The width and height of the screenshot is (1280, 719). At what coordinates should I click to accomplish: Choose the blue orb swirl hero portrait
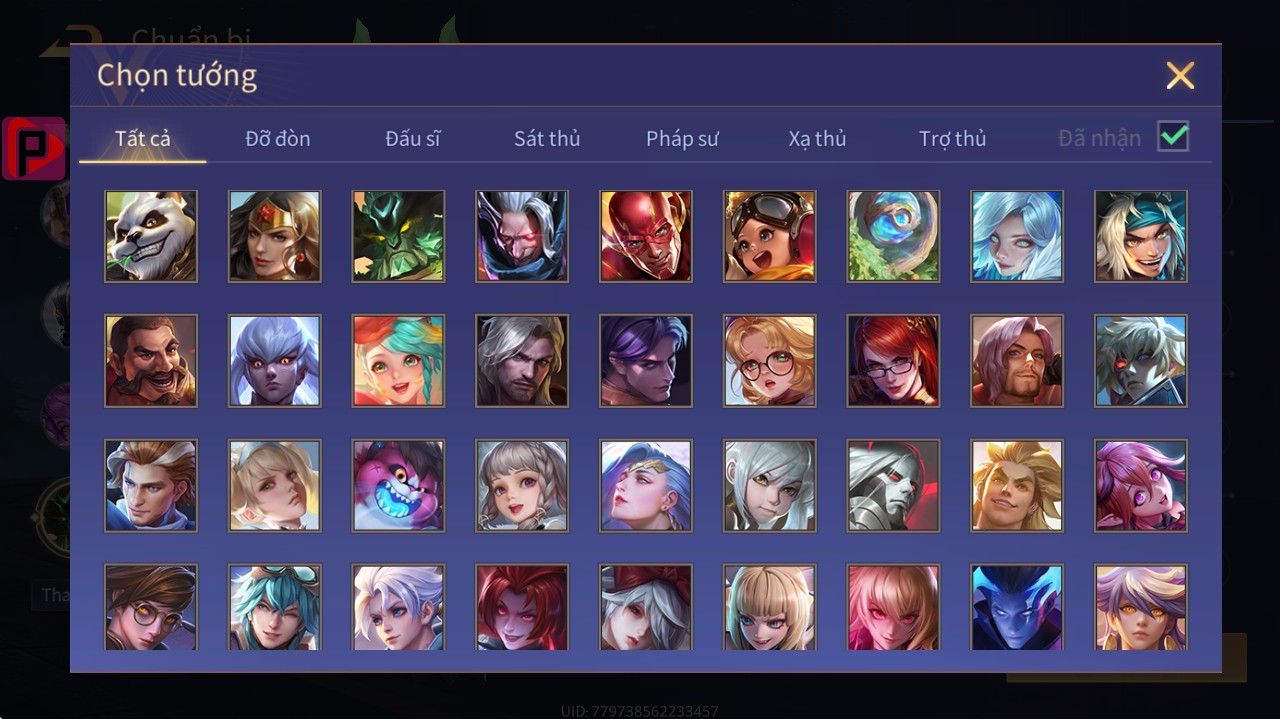pos(893,236)
